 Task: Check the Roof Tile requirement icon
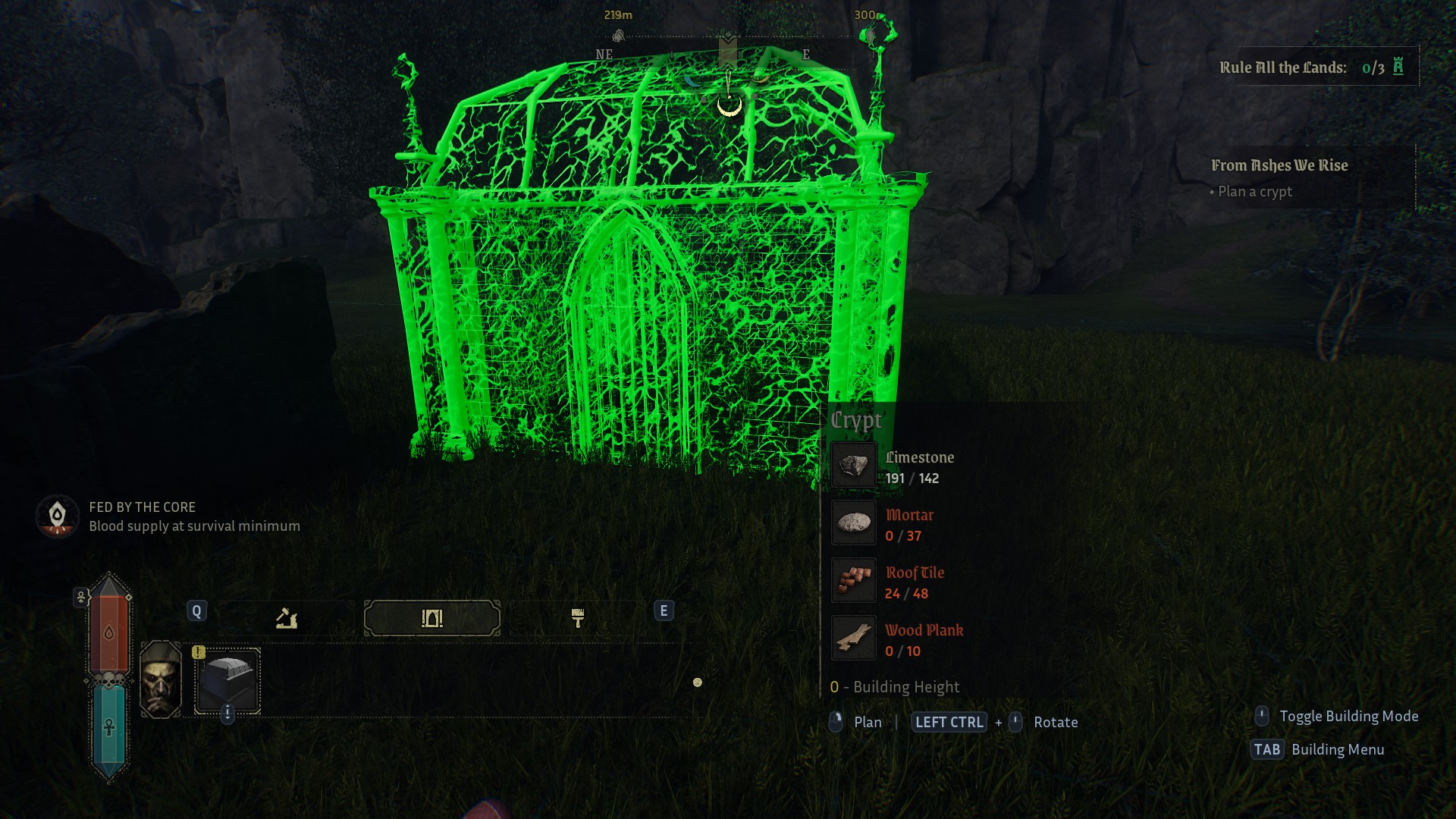click(854, 581)
